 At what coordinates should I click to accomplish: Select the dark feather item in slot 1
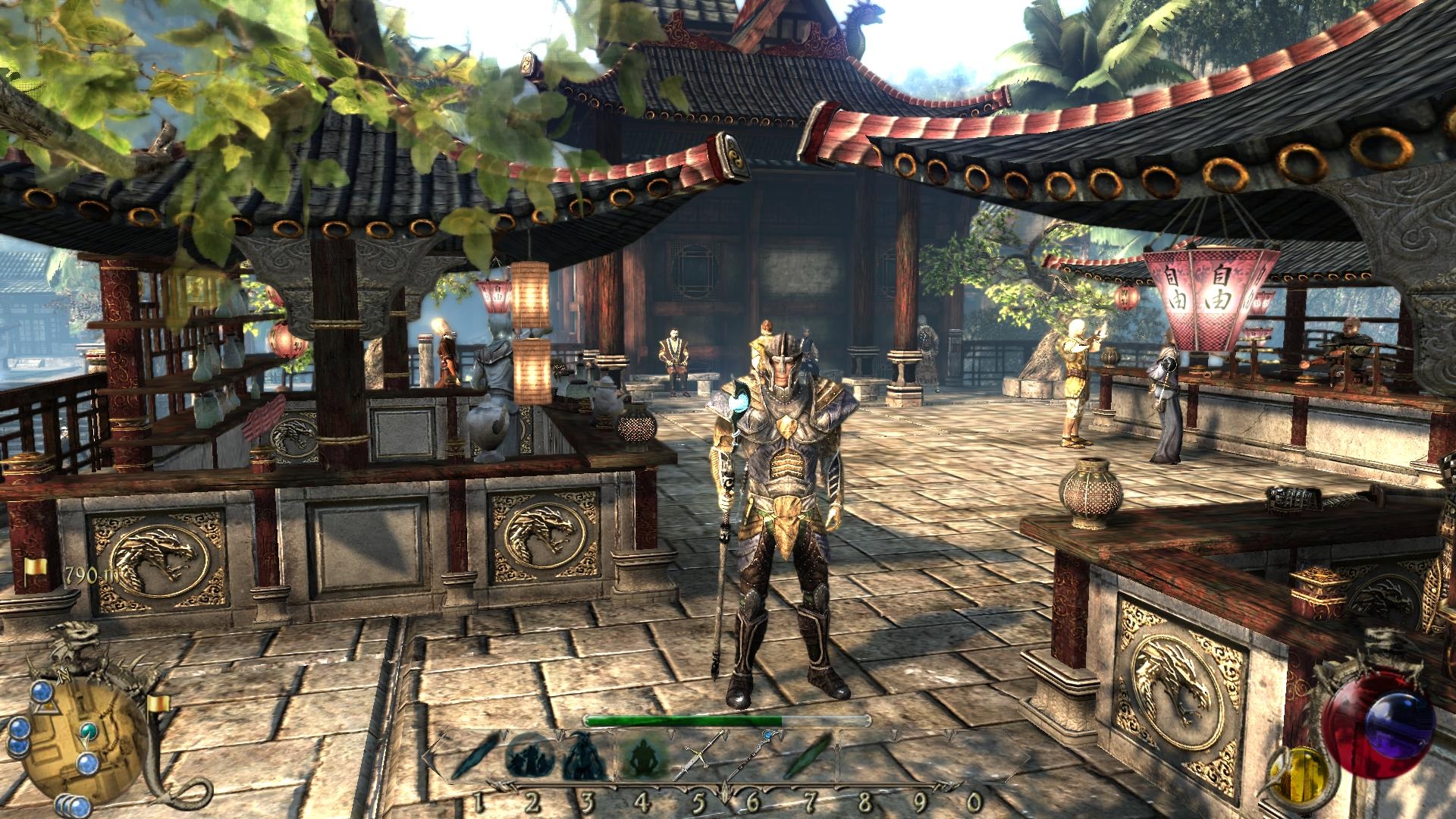475,759
